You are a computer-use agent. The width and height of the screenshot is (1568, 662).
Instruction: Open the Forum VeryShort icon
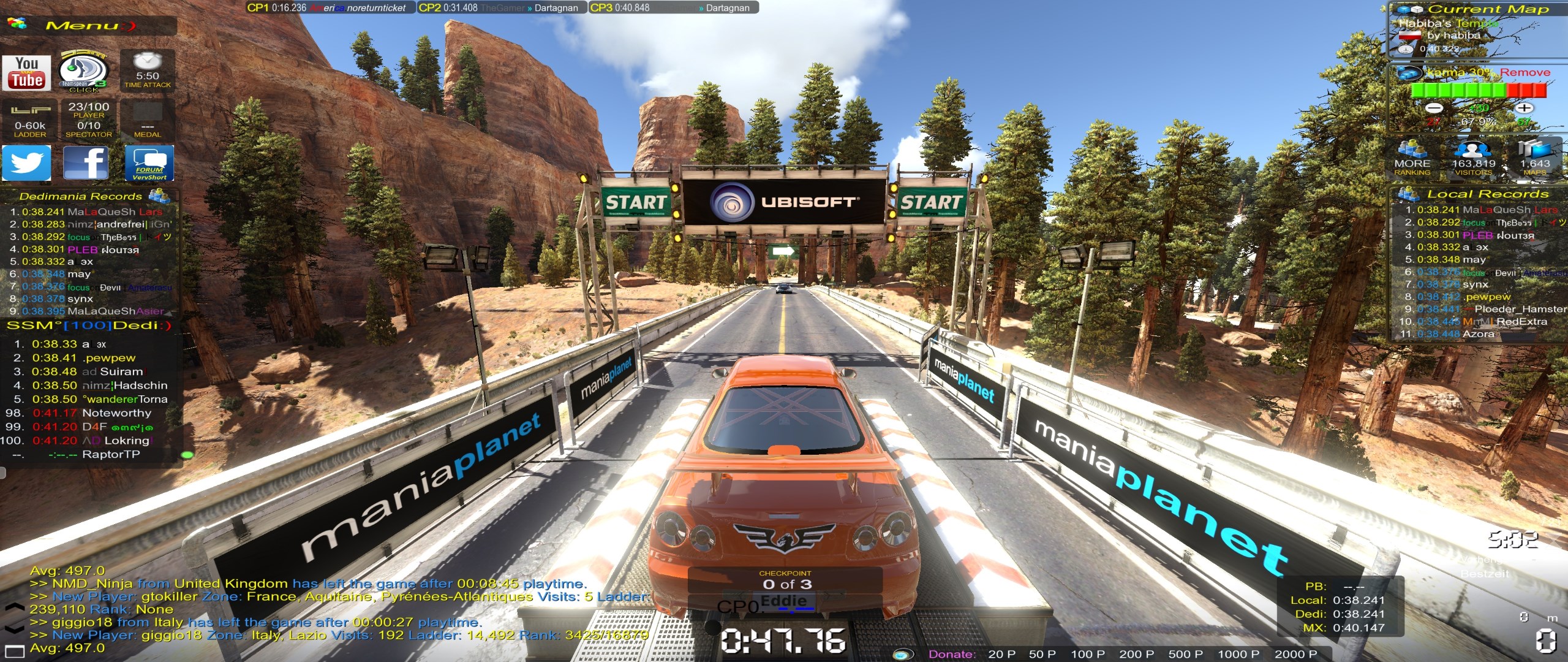pos(149,163)
